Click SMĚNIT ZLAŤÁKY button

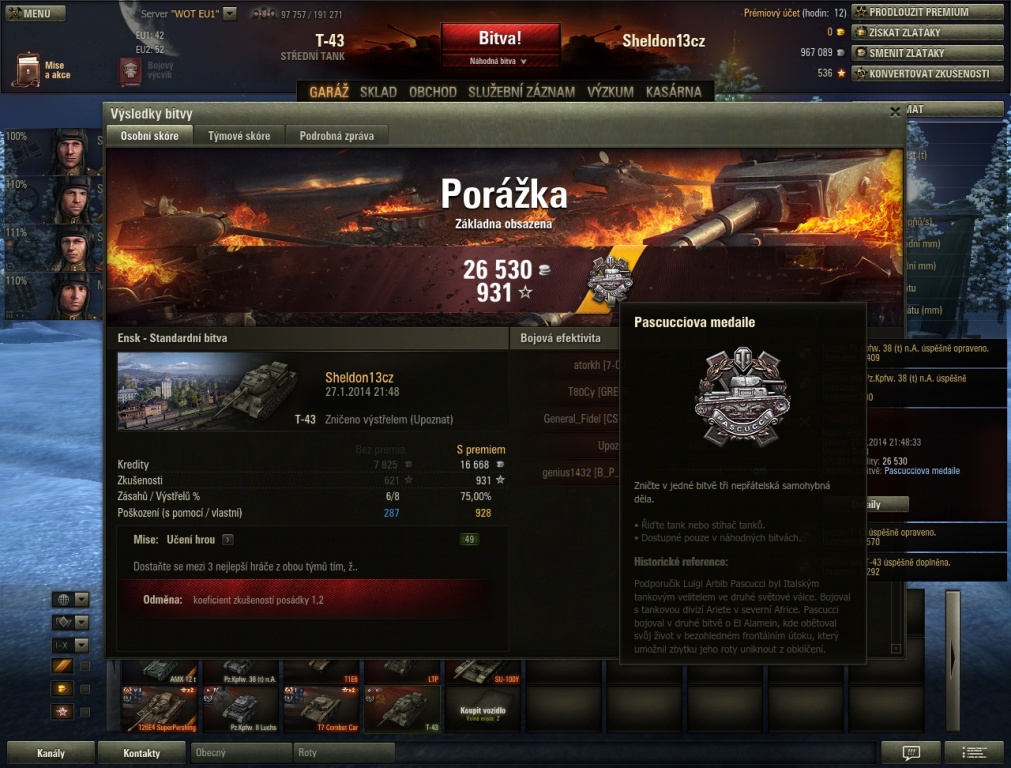pyautogui.click(x=927, y=53)
